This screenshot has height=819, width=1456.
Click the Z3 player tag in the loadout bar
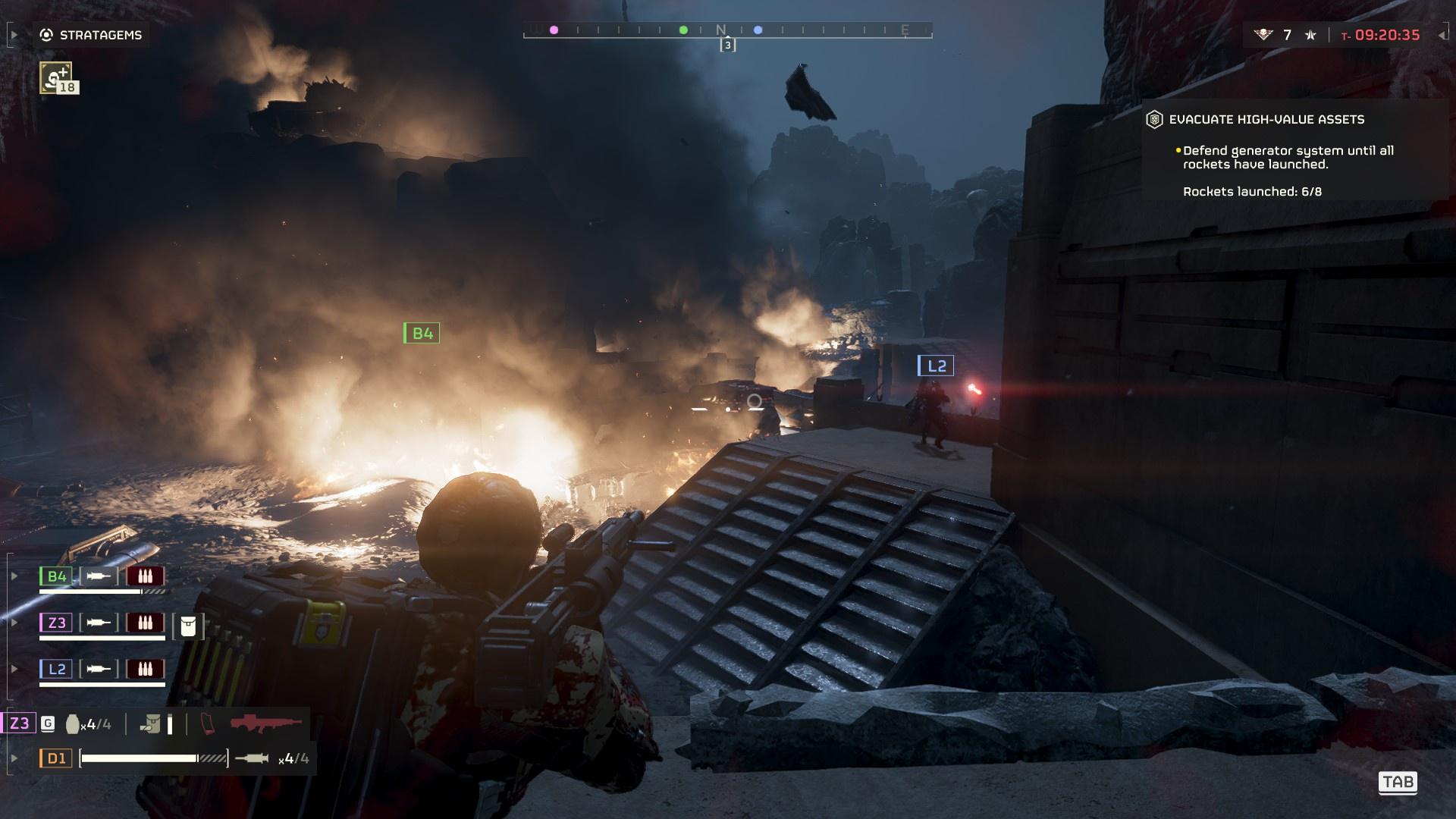(19, 723)
